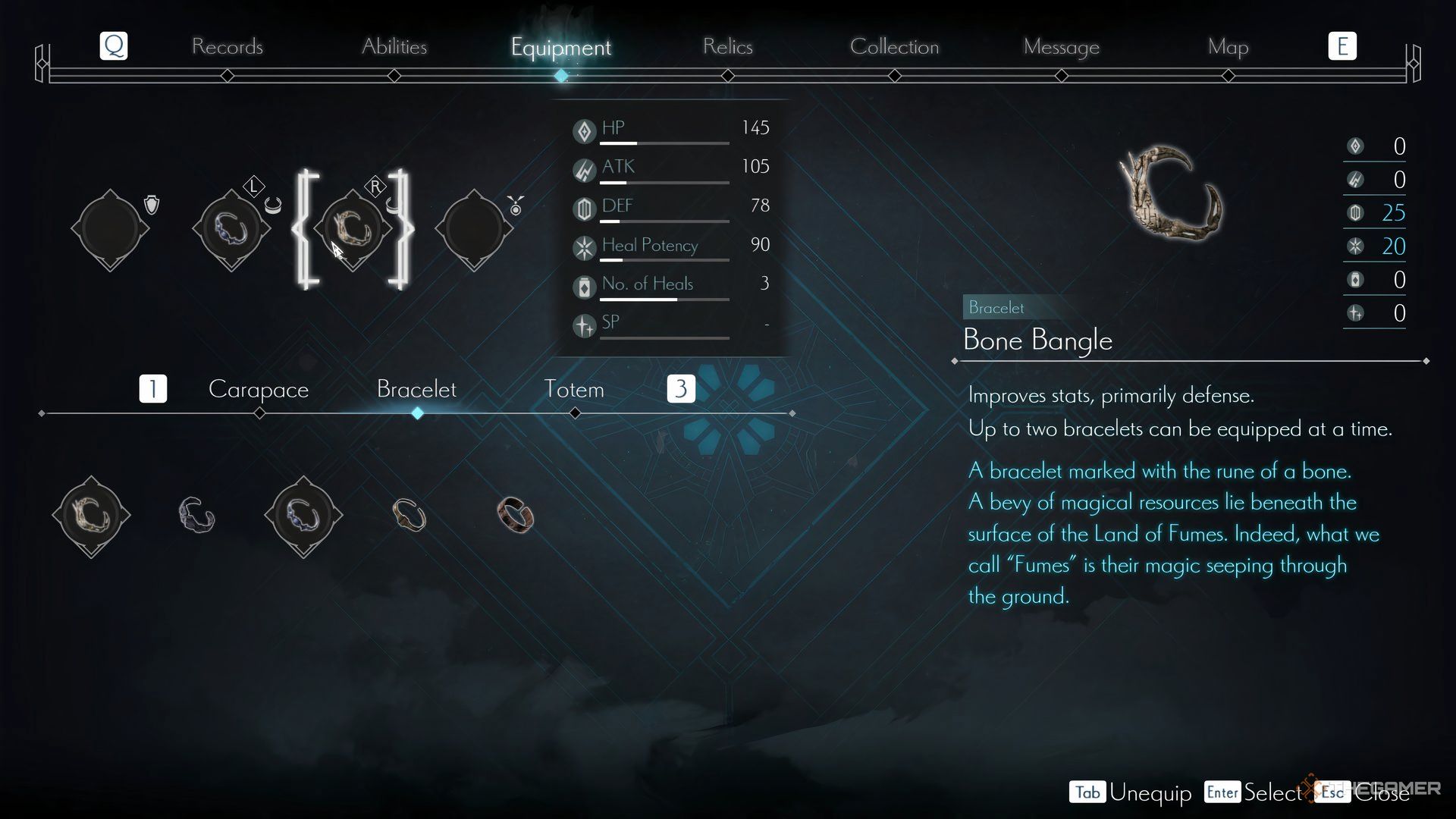Screen dimensions: 1456x819
Task: Select the empty totem equipment slot
Action: pos(474,228)
